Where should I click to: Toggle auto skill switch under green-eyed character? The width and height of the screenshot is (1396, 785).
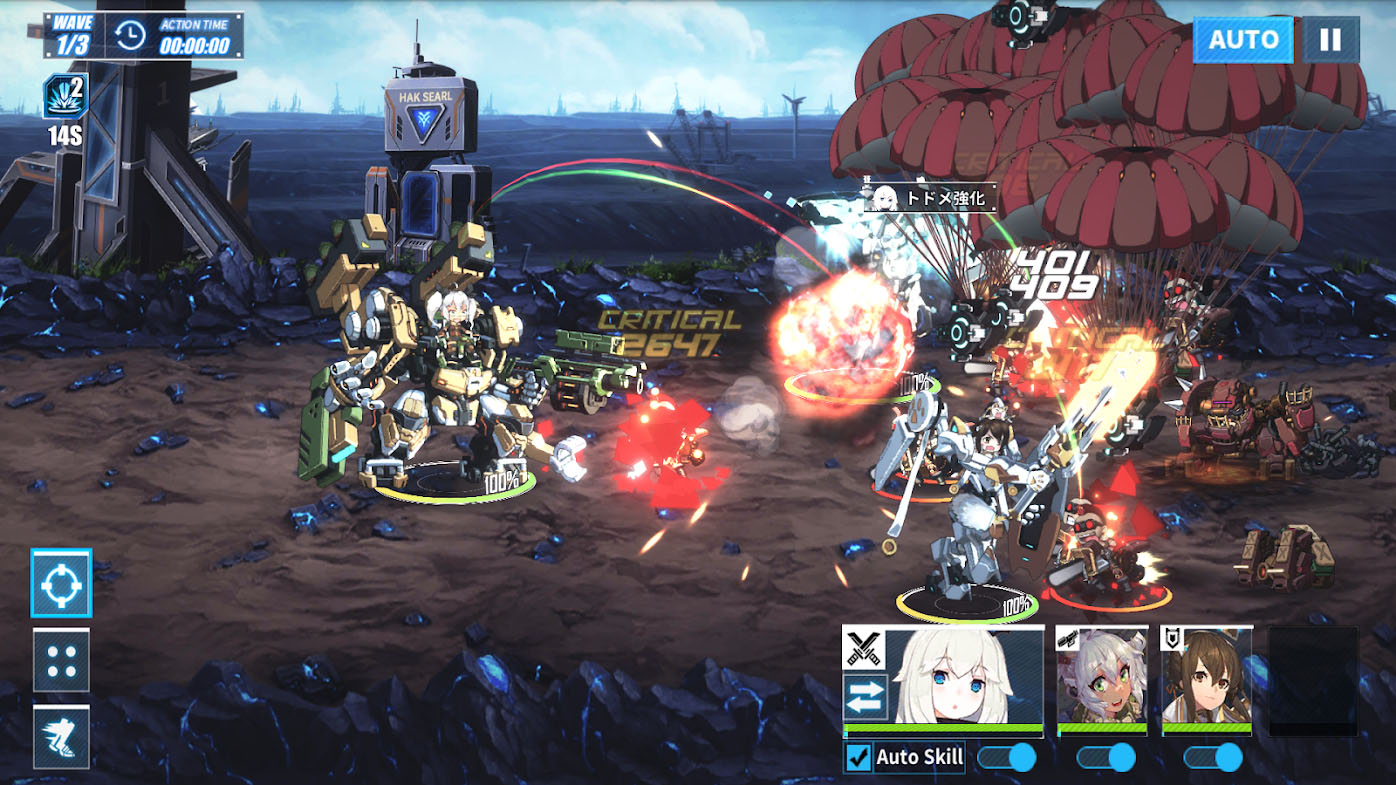coord(1105,758)
